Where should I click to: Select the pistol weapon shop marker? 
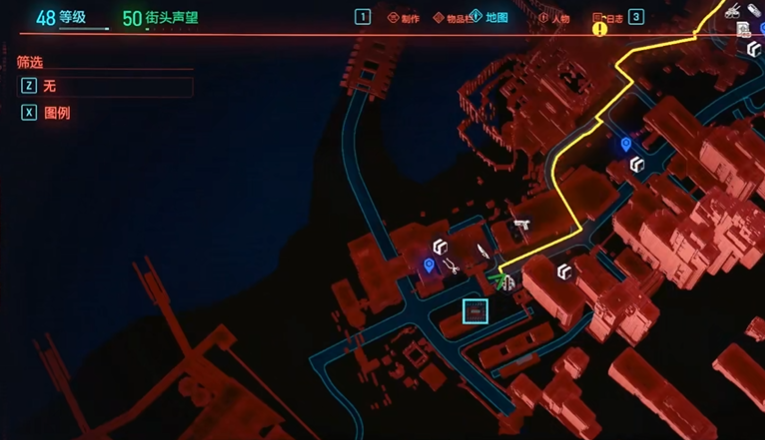[x=520, y=226]
